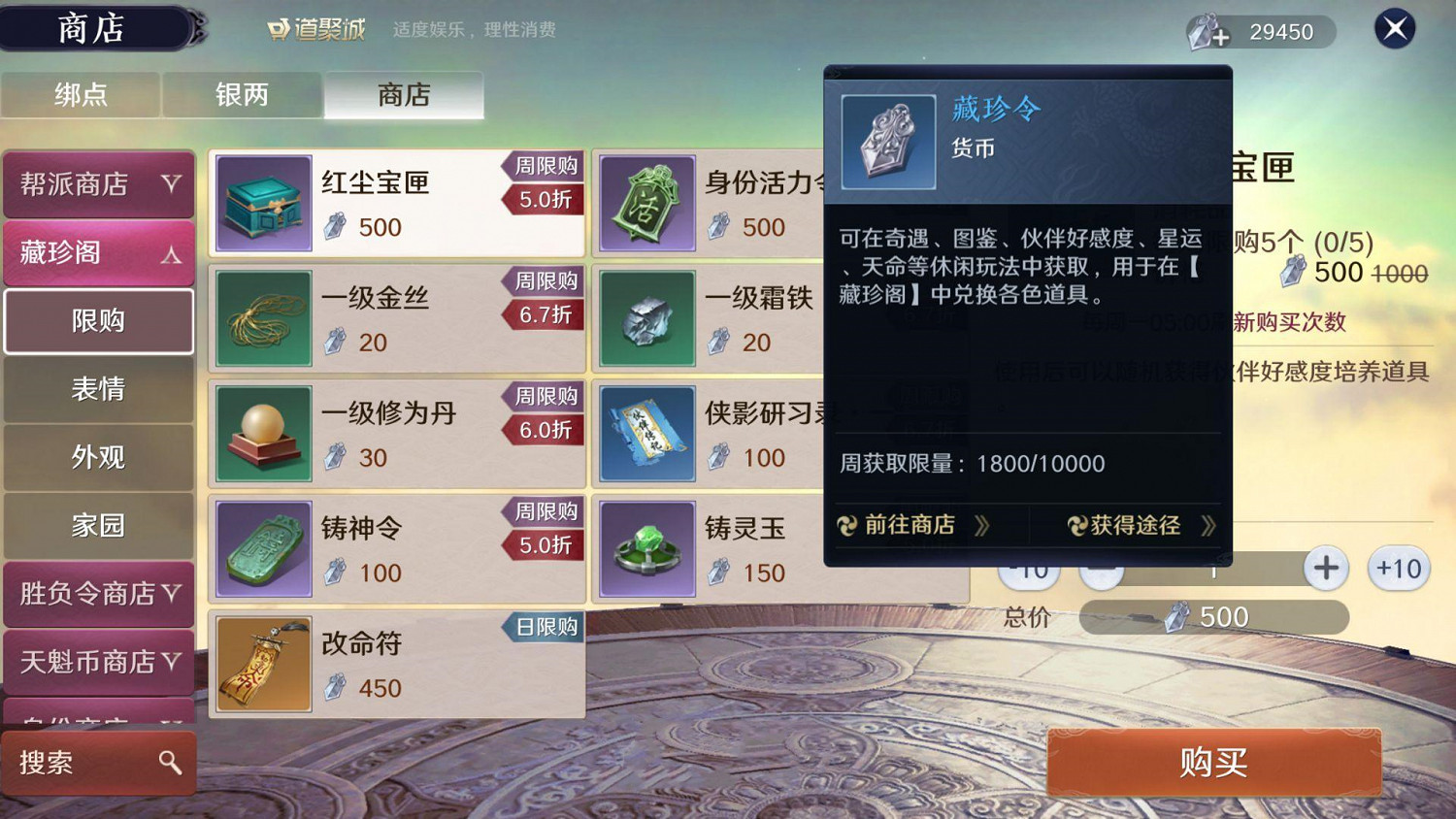
Task: Switch to the 银两 tab
Action: (x=242, y=94)
